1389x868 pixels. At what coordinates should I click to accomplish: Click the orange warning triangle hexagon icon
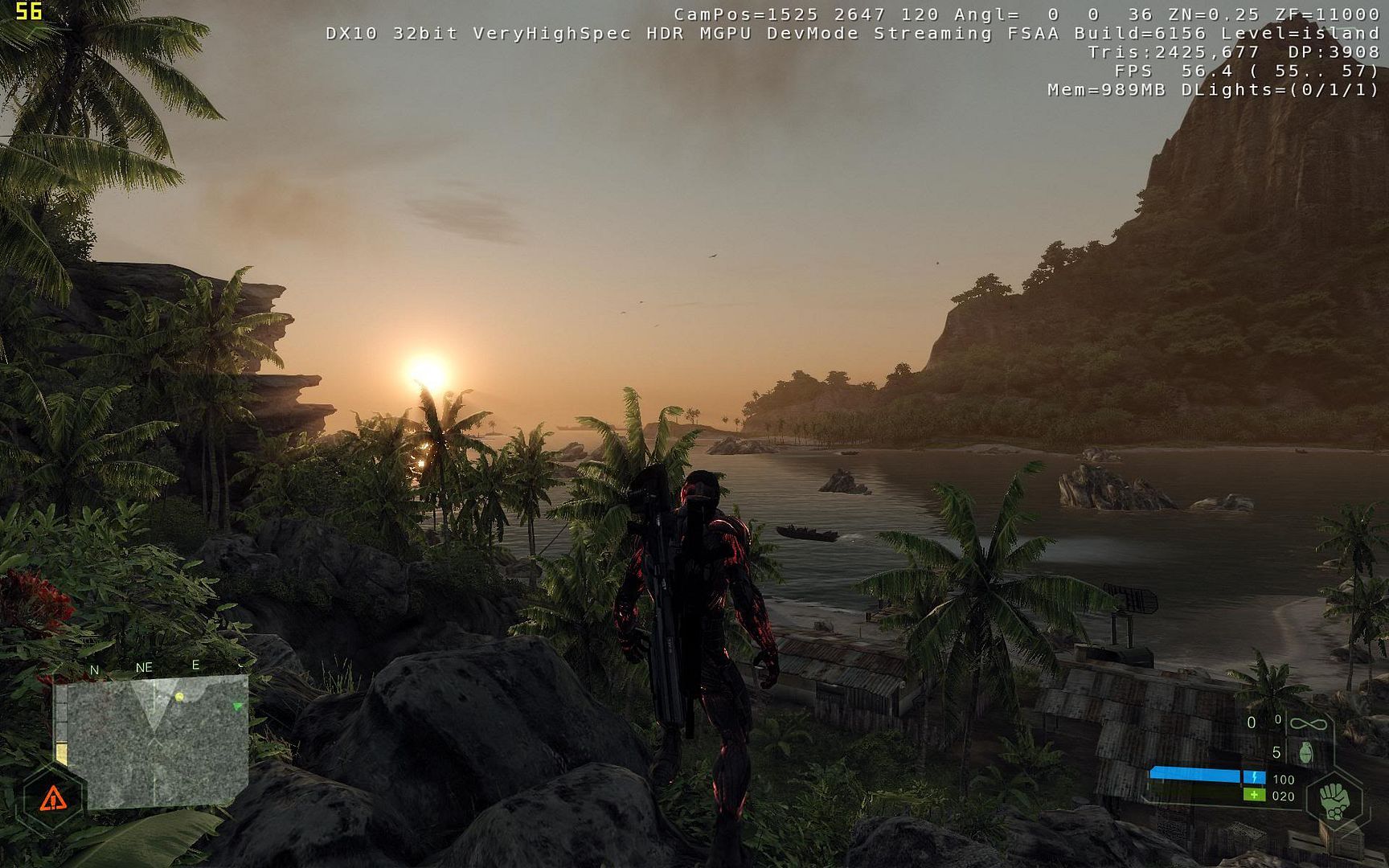[x=53, y=798]
